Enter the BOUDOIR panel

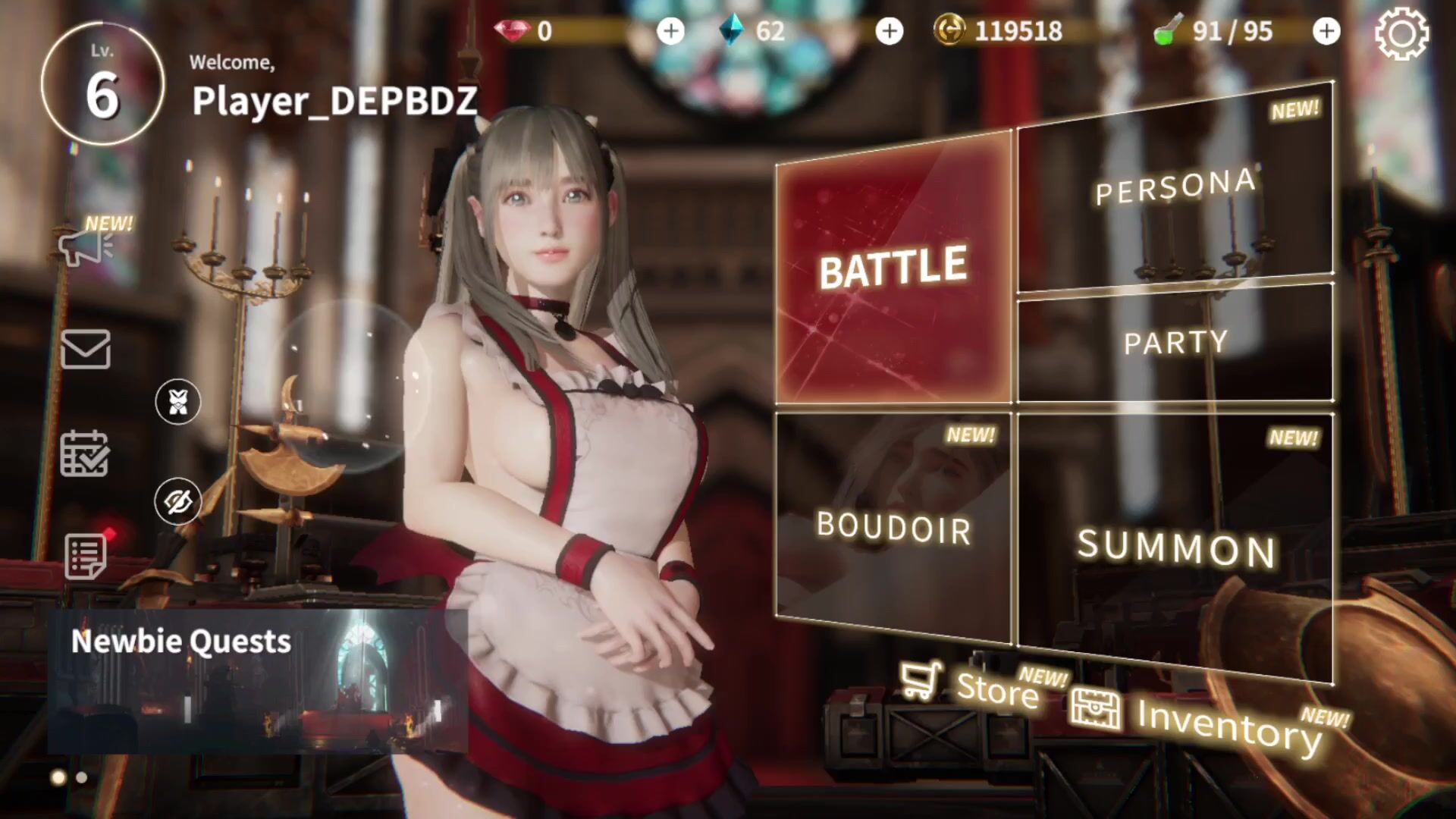pyautogui.click(x=893, y=527)
